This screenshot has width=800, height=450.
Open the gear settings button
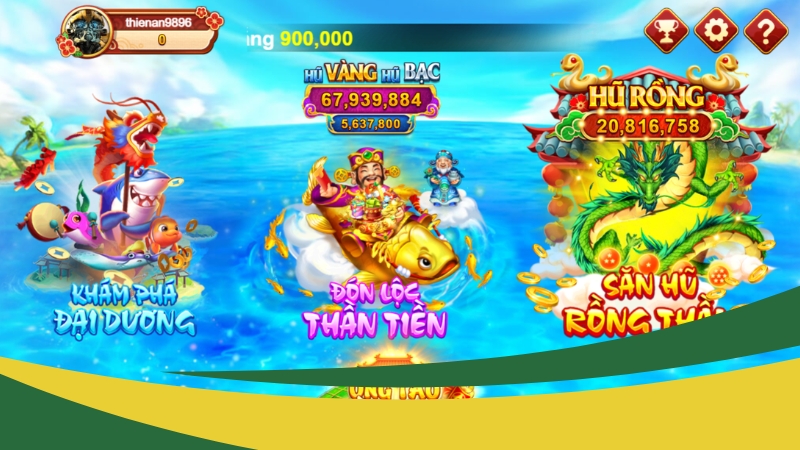pos(716,31)
